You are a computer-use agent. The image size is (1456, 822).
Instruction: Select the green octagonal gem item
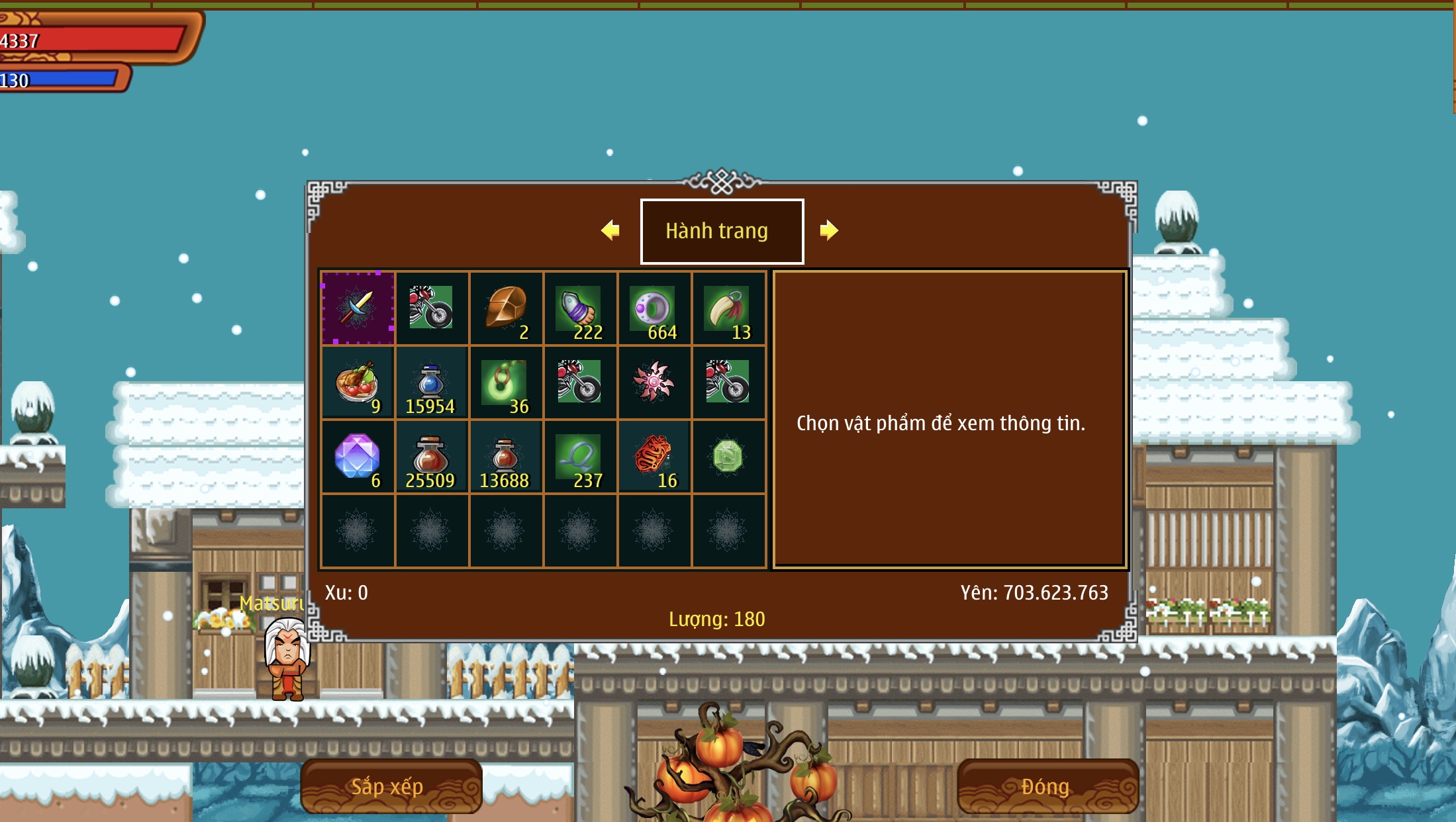click(x=728, y=457)
